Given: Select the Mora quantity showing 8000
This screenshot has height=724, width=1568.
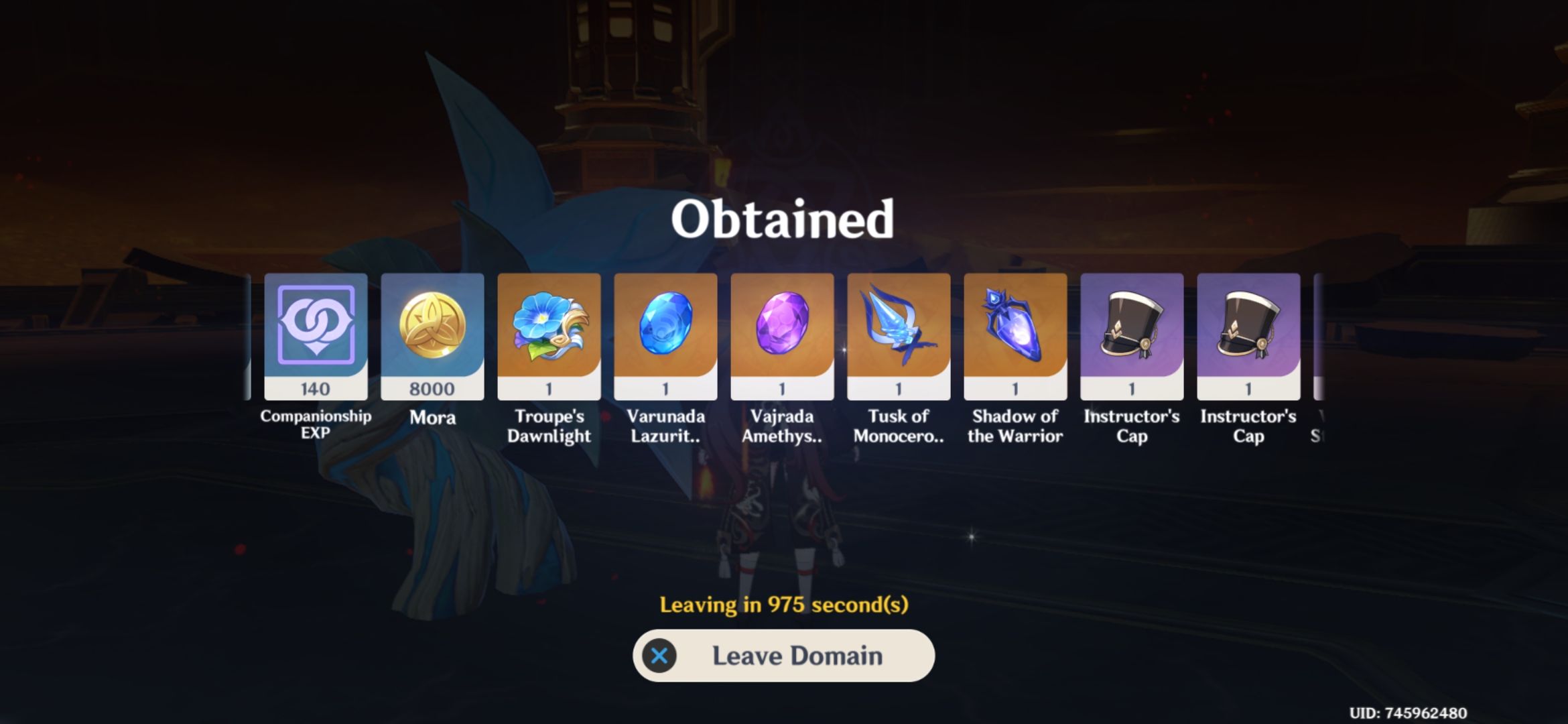Looking at the screenshot, I should [x=432, y=387].
